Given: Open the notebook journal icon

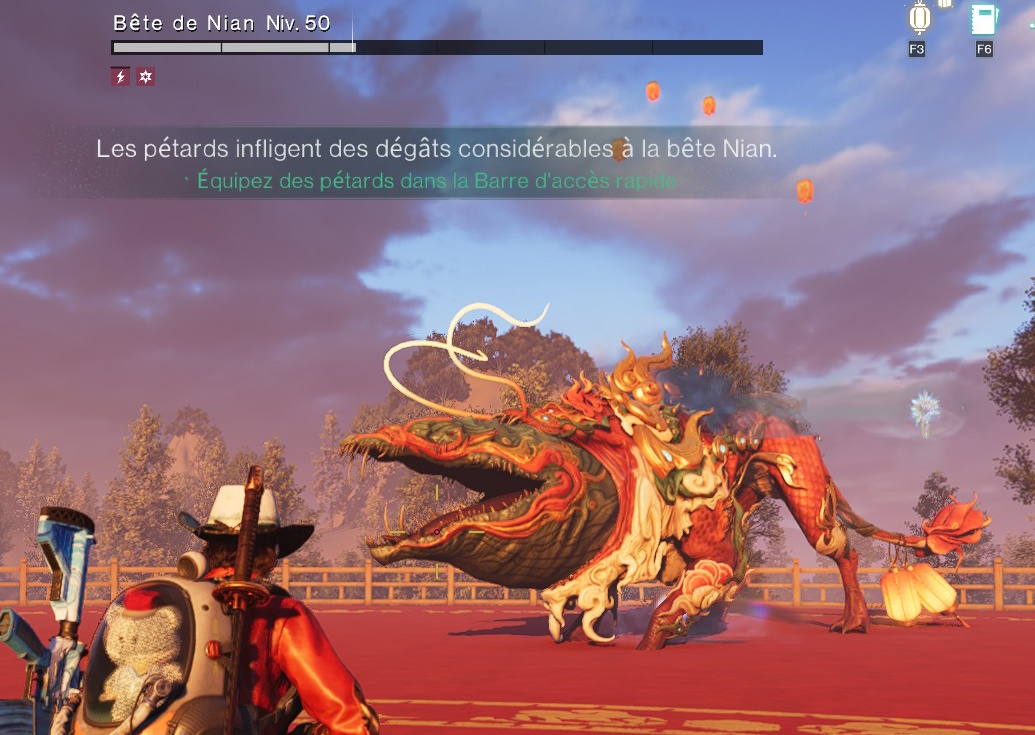Looking at the screenshot, I should pyautogui.click(x=983, y=20).
